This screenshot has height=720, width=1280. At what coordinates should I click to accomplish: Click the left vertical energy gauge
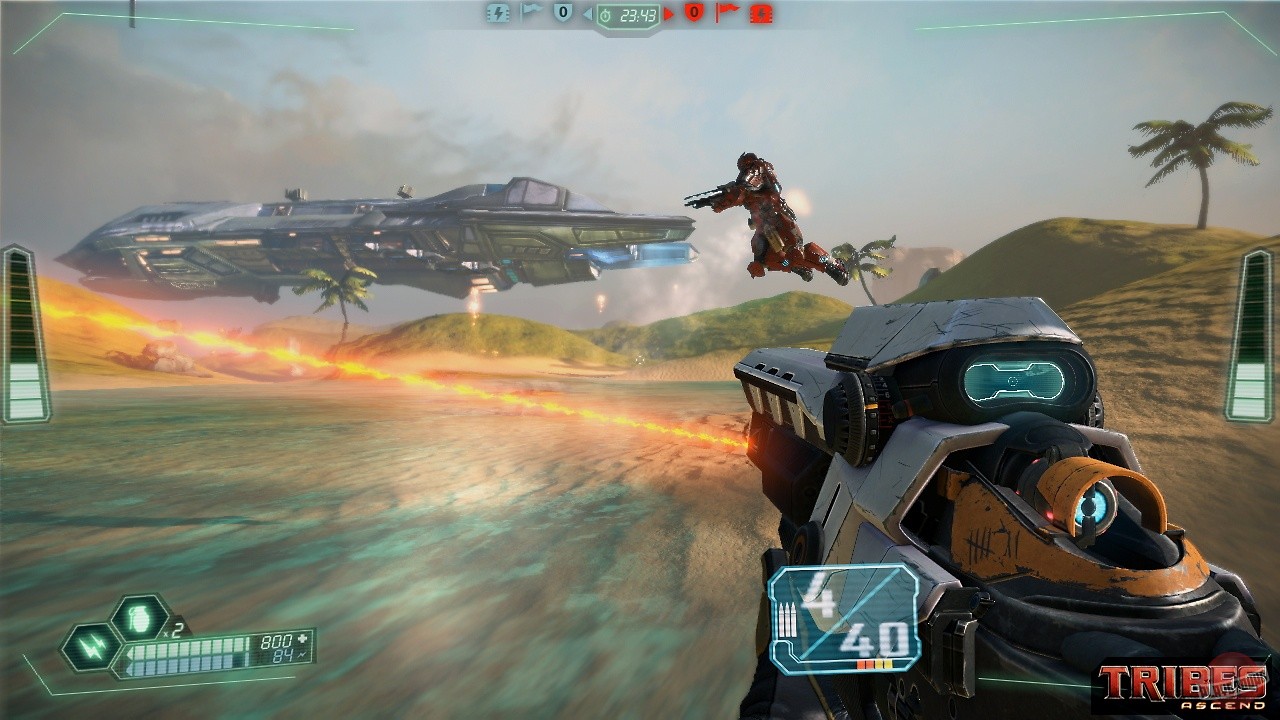coord(20,330)
